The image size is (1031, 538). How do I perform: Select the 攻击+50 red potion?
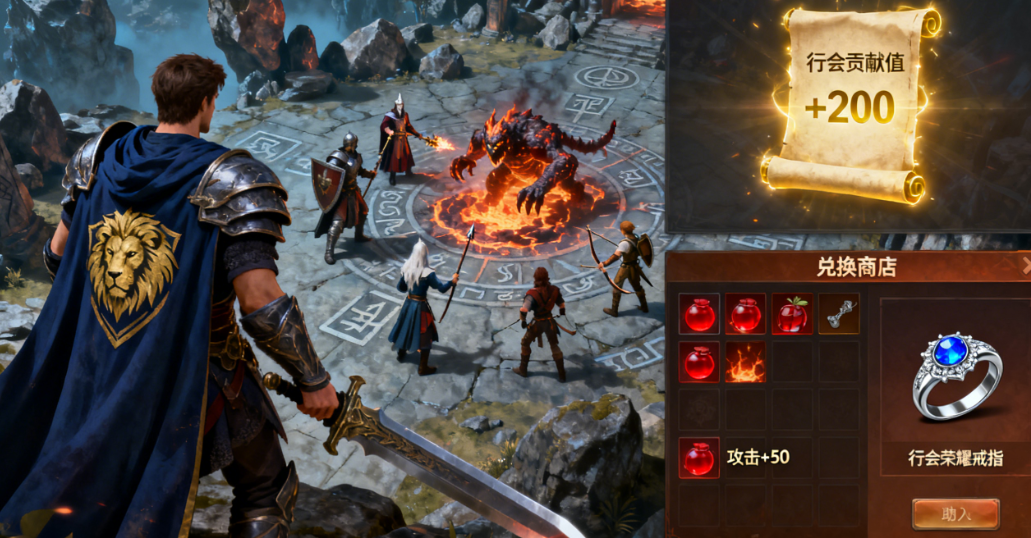(x=699, y=458)
